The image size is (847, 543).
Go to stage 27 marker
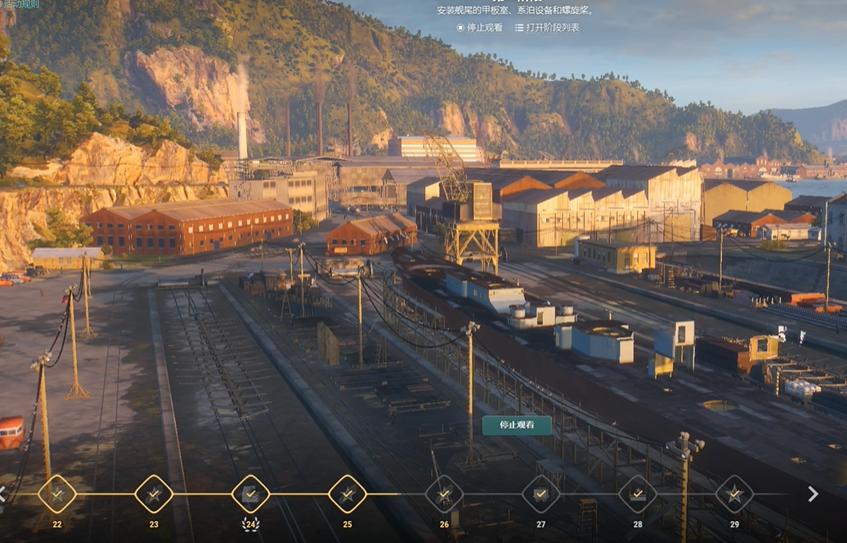click(x=541, y=494)
